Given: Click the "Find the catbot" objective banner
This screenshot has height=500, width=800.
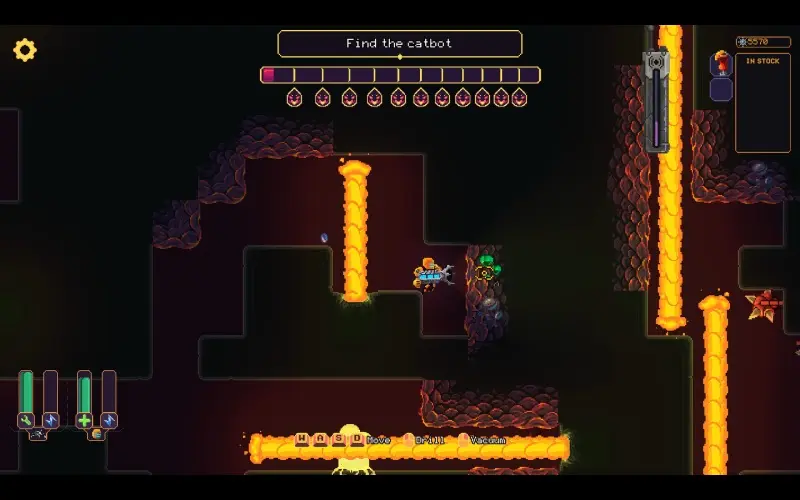Looking at the screenshot, I should click(400, 44).
